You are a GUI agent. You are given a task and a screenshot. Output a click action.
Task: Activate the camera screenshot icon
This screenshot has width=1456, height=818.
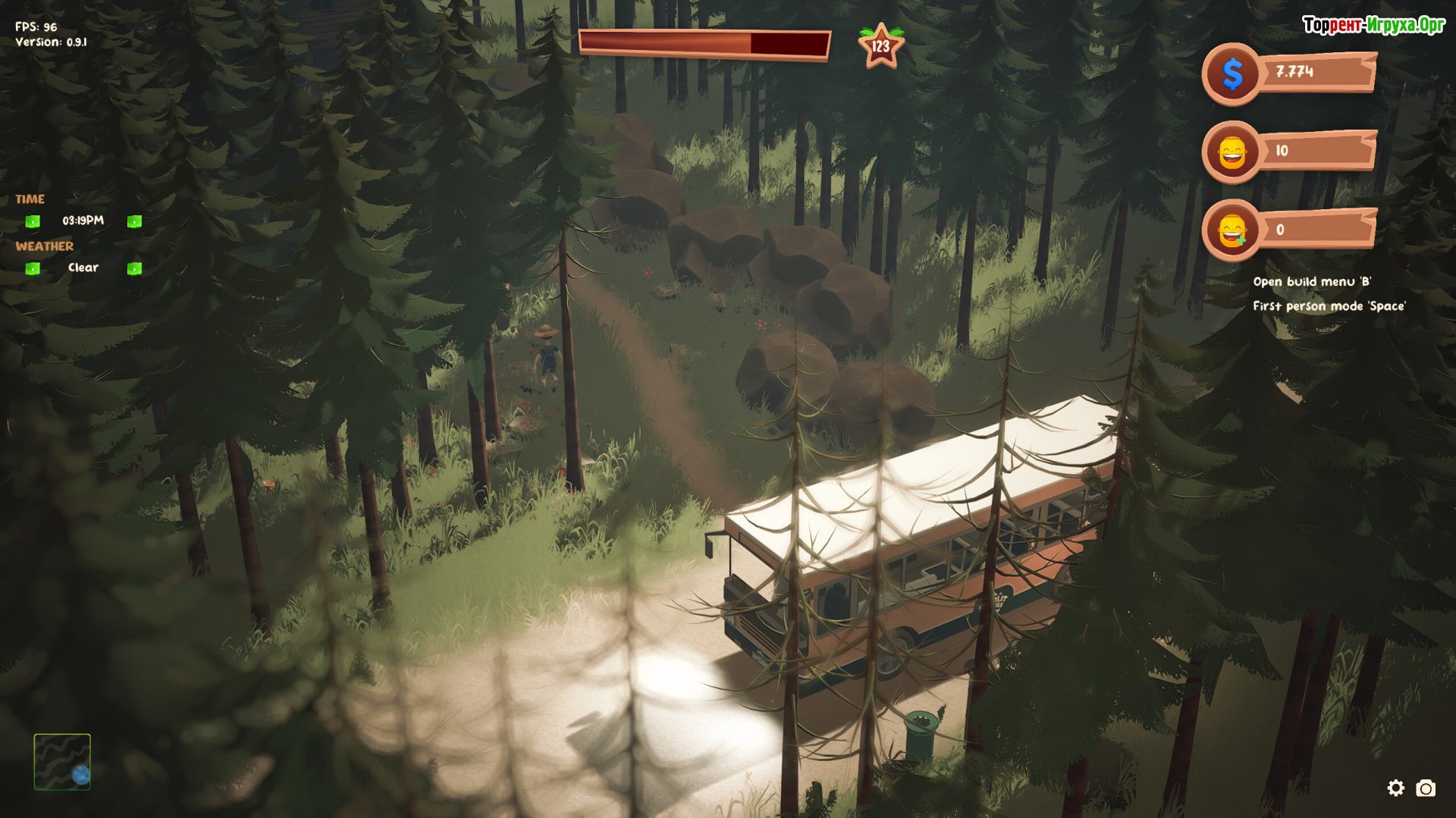[1426, 788]
